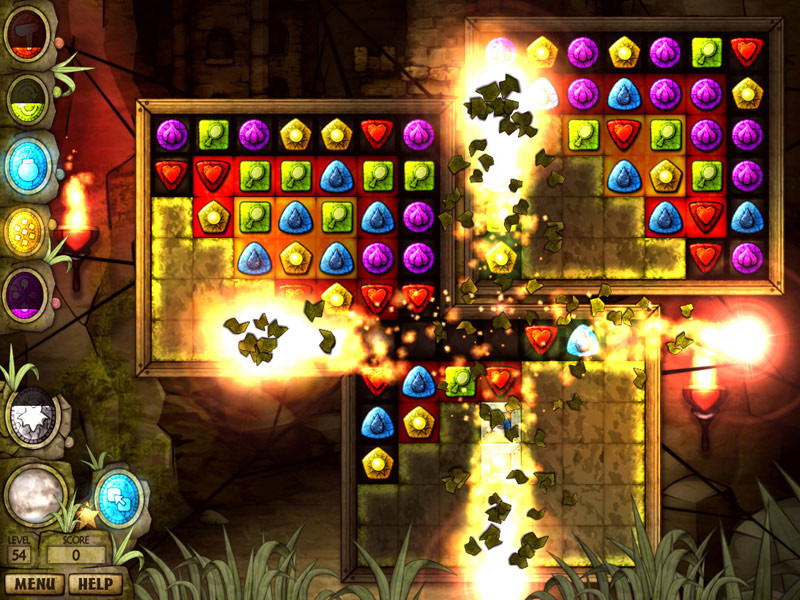Use the blue bomb power-up
The image size is (800, 600).
27,165
